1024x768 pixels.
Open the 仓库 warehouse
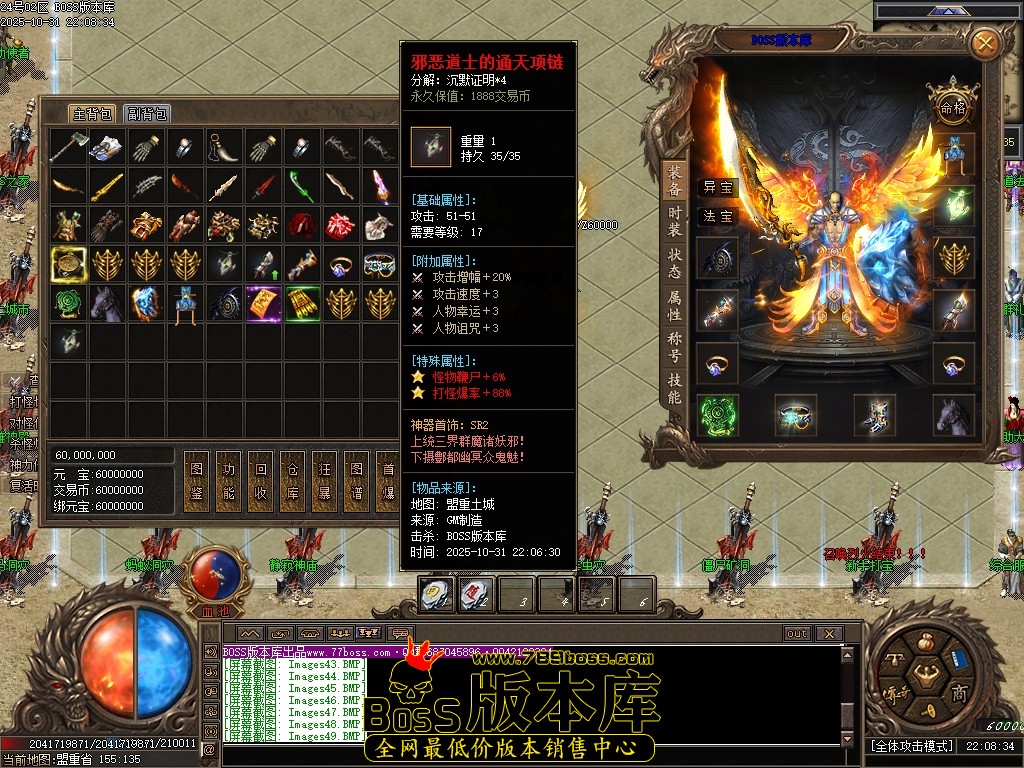(293, 481)
